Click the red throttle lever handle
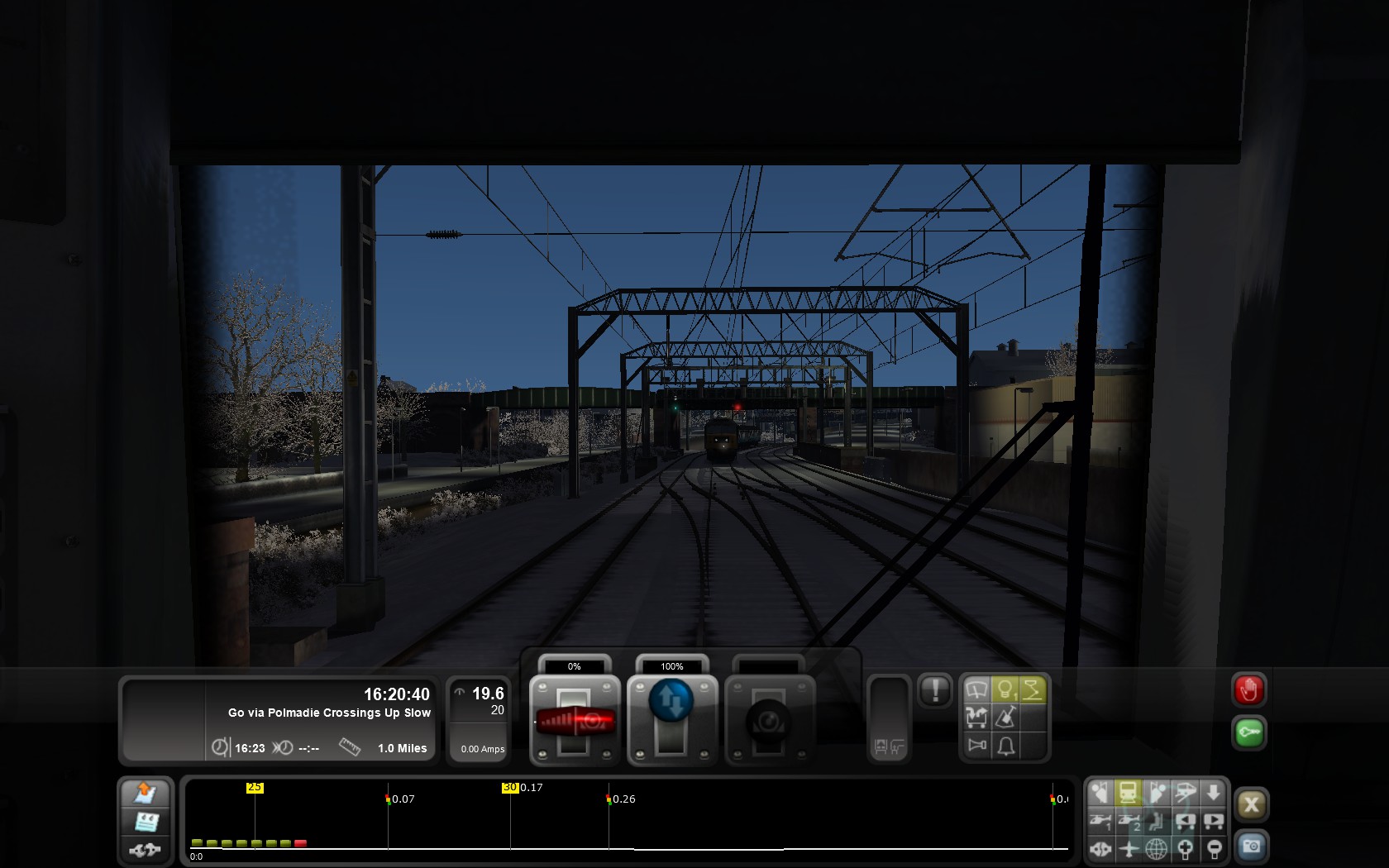 point(575,721)
